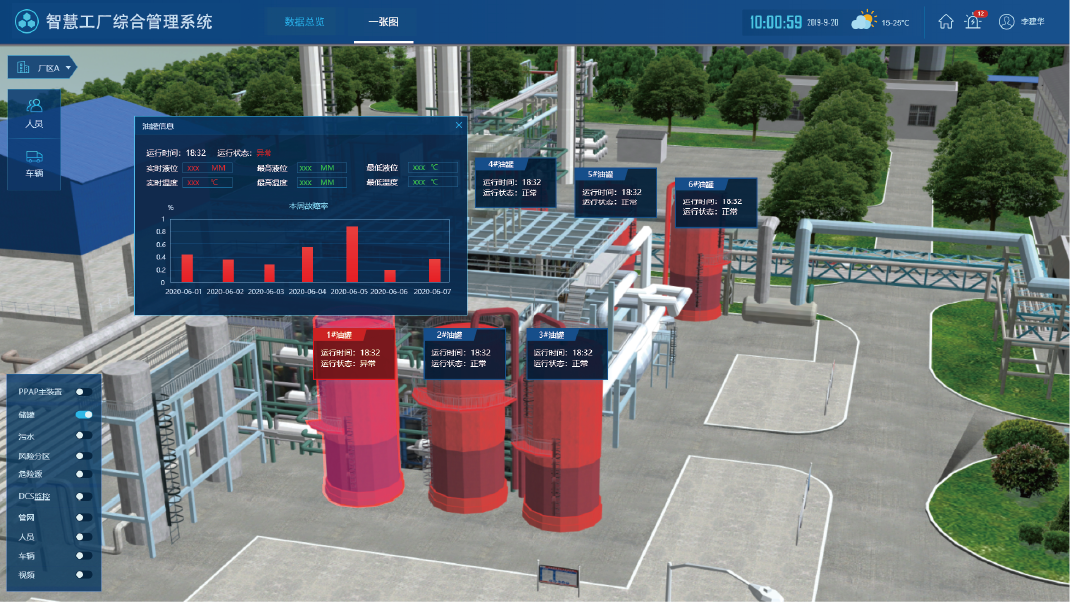The image size is (1070, 602).
Task: Turn off the 储罐 layer switch
Action: tap(84, 414)
